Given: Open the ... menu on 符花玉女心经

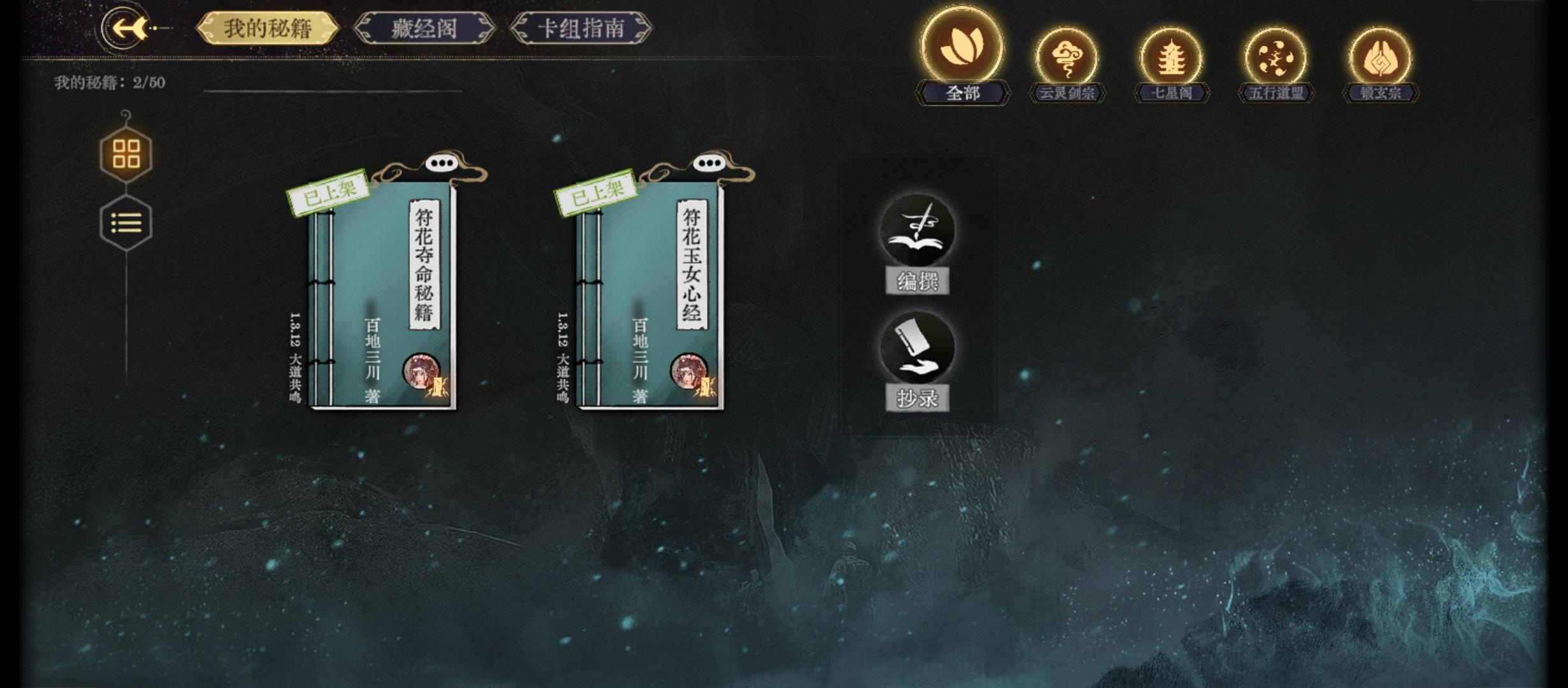Looking at the screenshot, I should [709, 164].
